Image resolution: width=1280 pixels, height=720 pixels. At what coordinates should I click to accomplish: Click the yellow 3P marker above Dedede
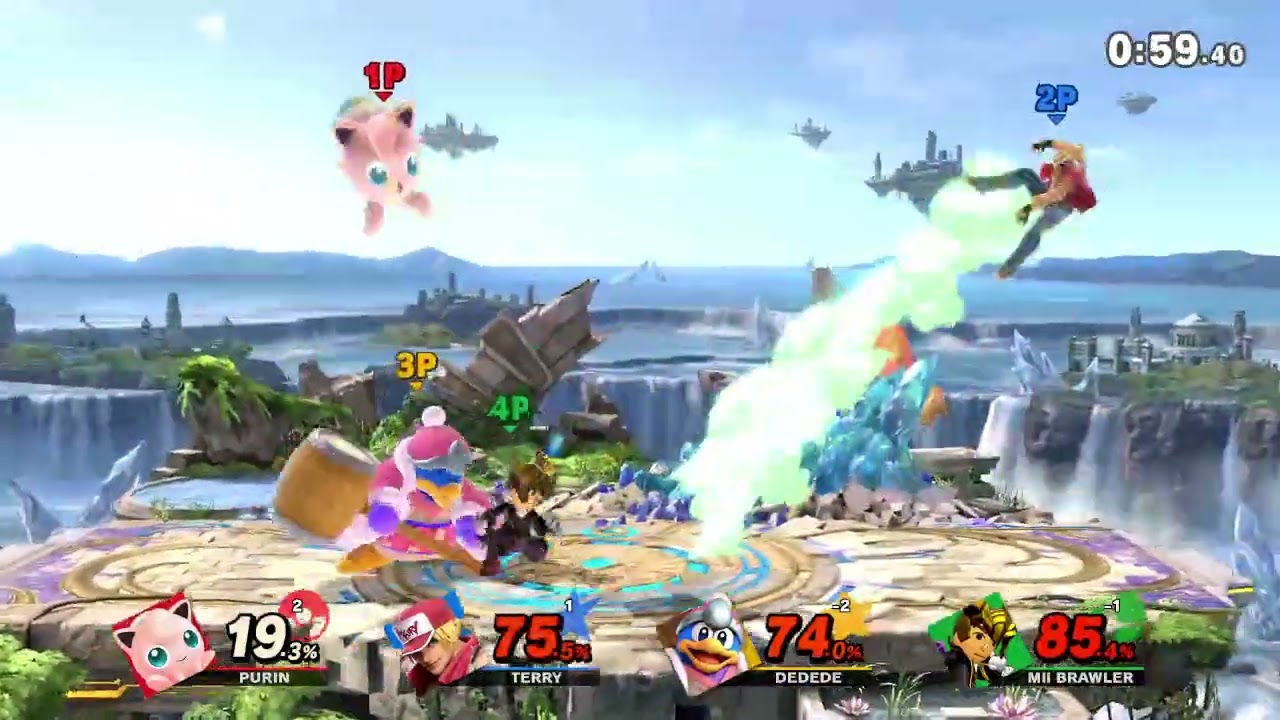[x=416, y=368]
